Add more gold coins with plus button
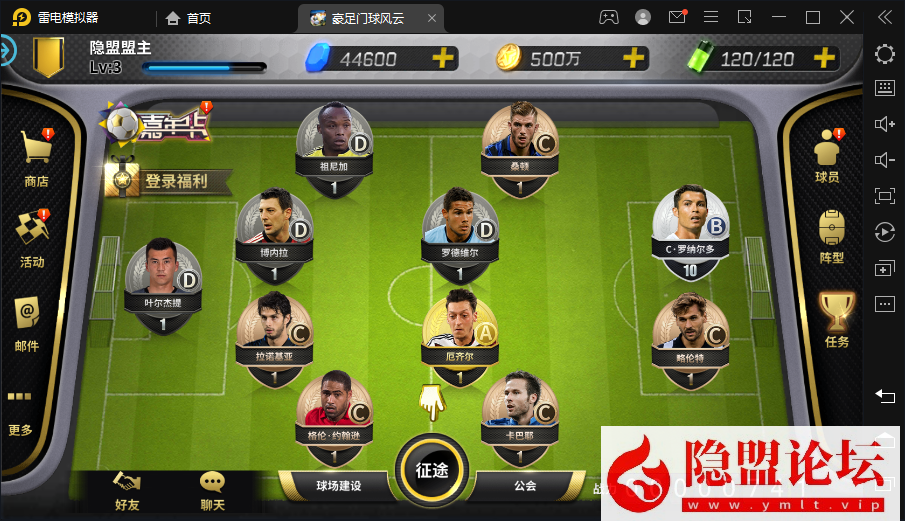This screenshot has height=521, width=905. [x=633, y=58]
